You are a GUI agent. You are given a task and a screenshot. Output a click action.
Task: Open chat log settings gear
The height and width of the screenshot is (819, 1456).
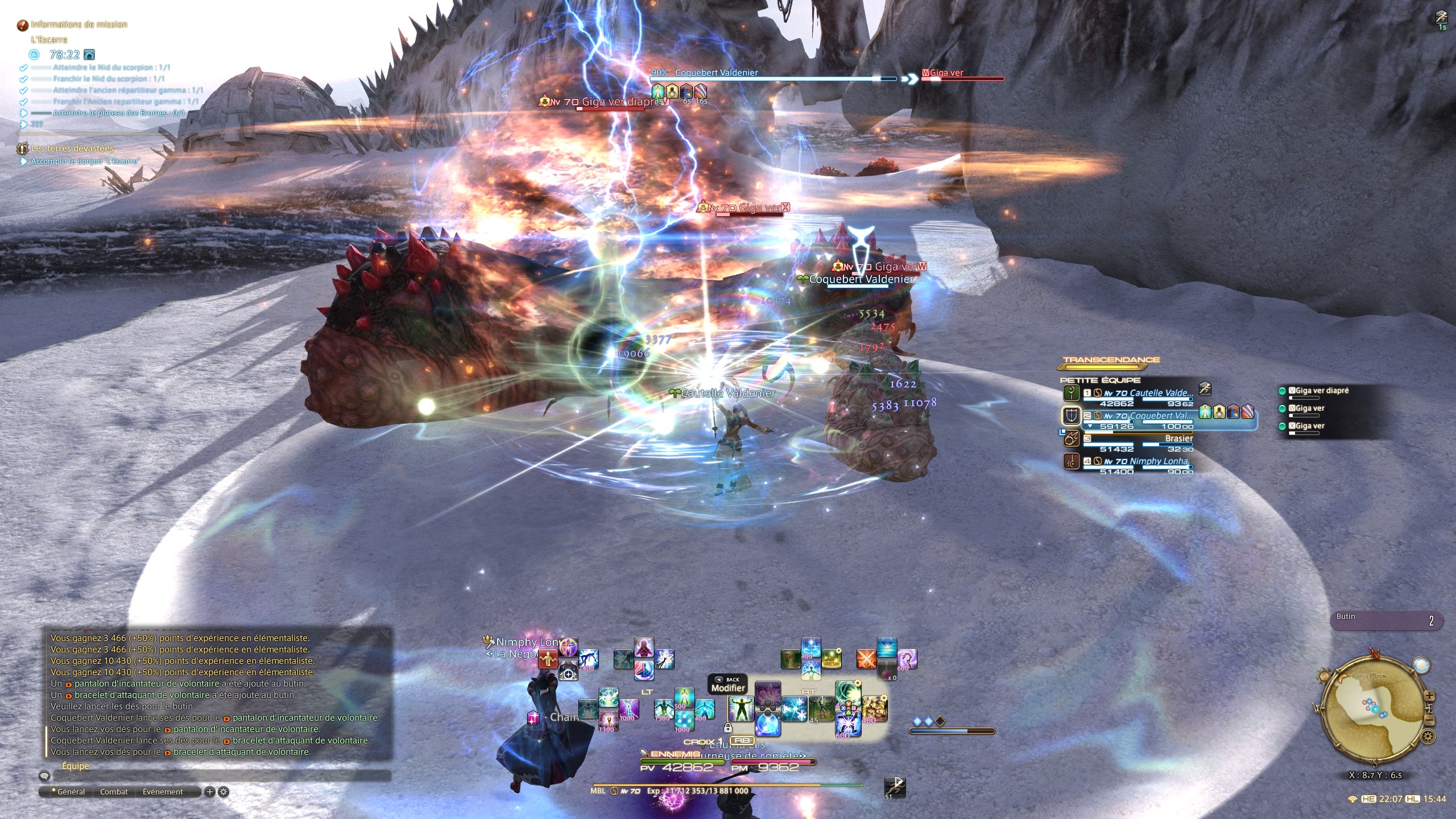point(224,792)
